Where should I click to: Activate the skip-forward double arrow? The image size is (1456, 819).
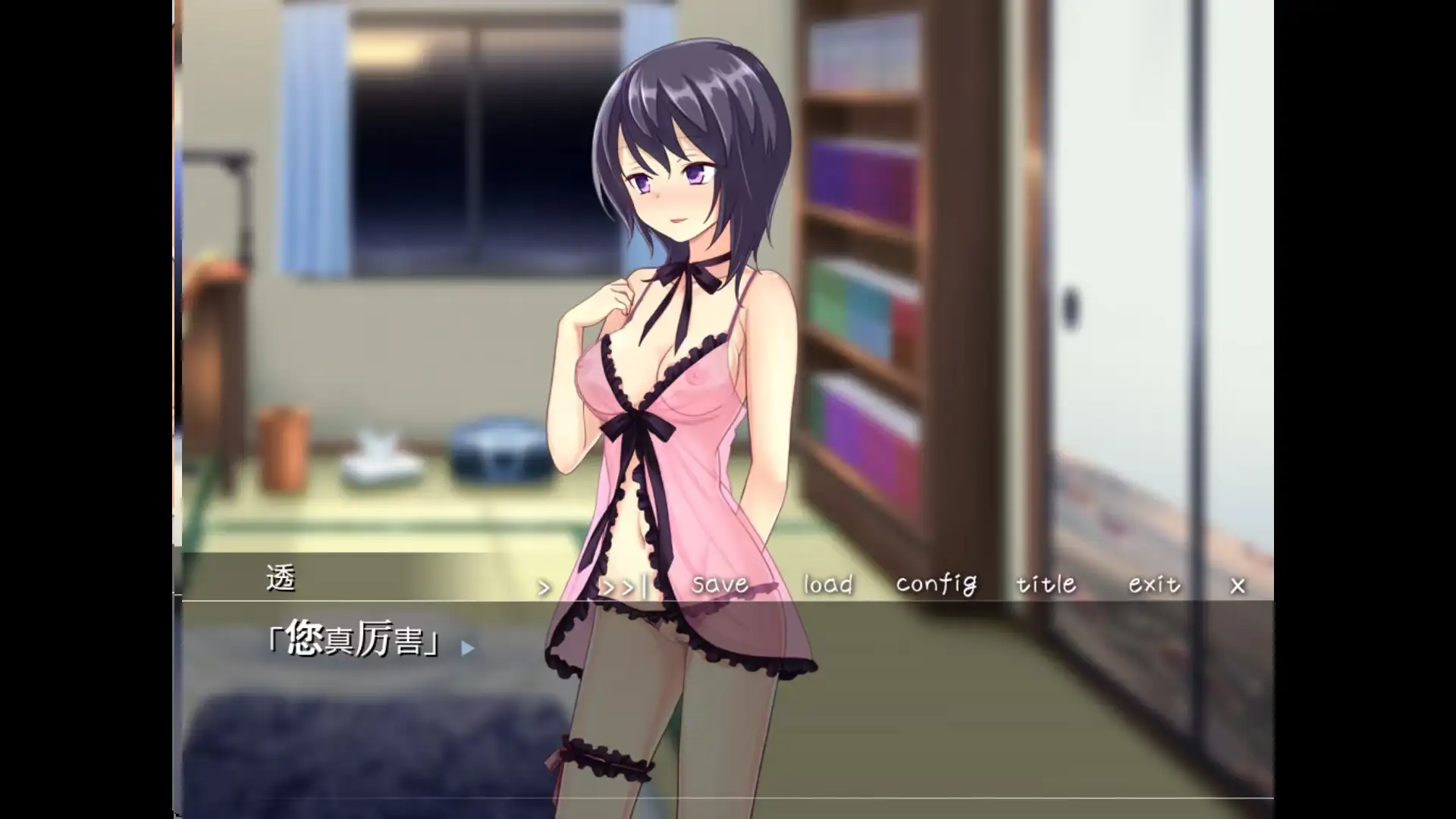623,586
